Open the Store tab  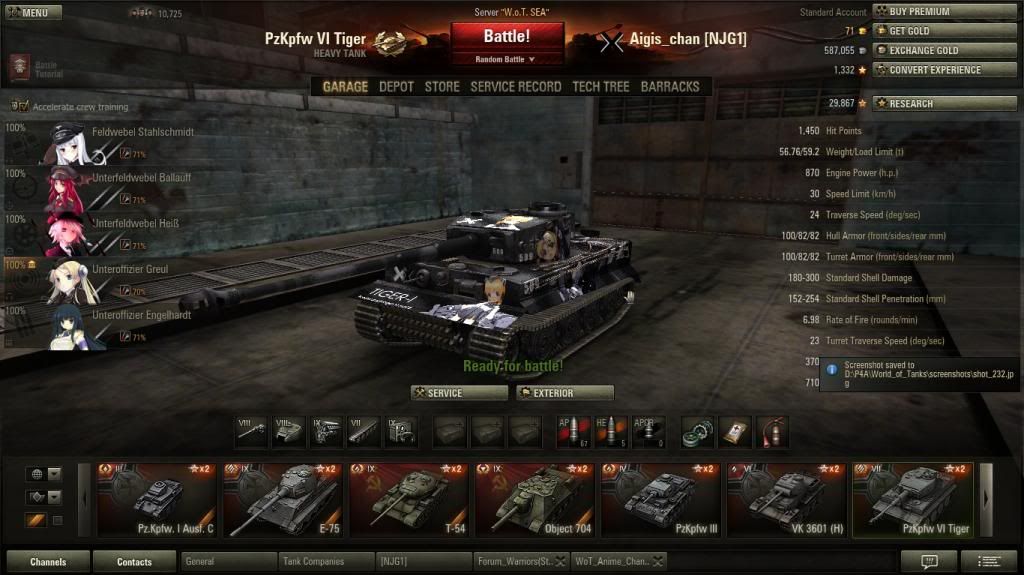[442, 87]
